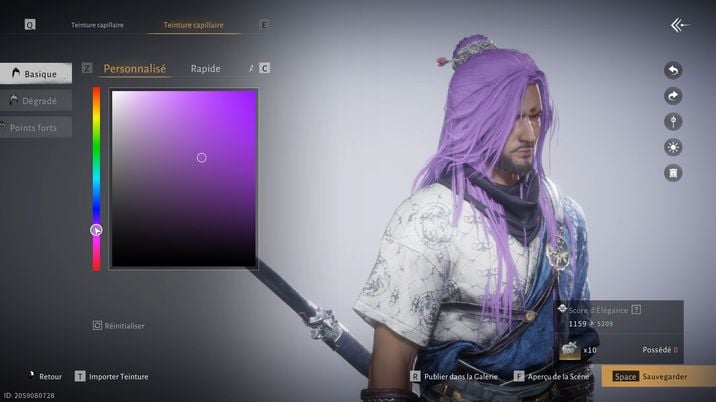
Task: Open the Score d'Élégance help question mark
Action: coord(636,310)
